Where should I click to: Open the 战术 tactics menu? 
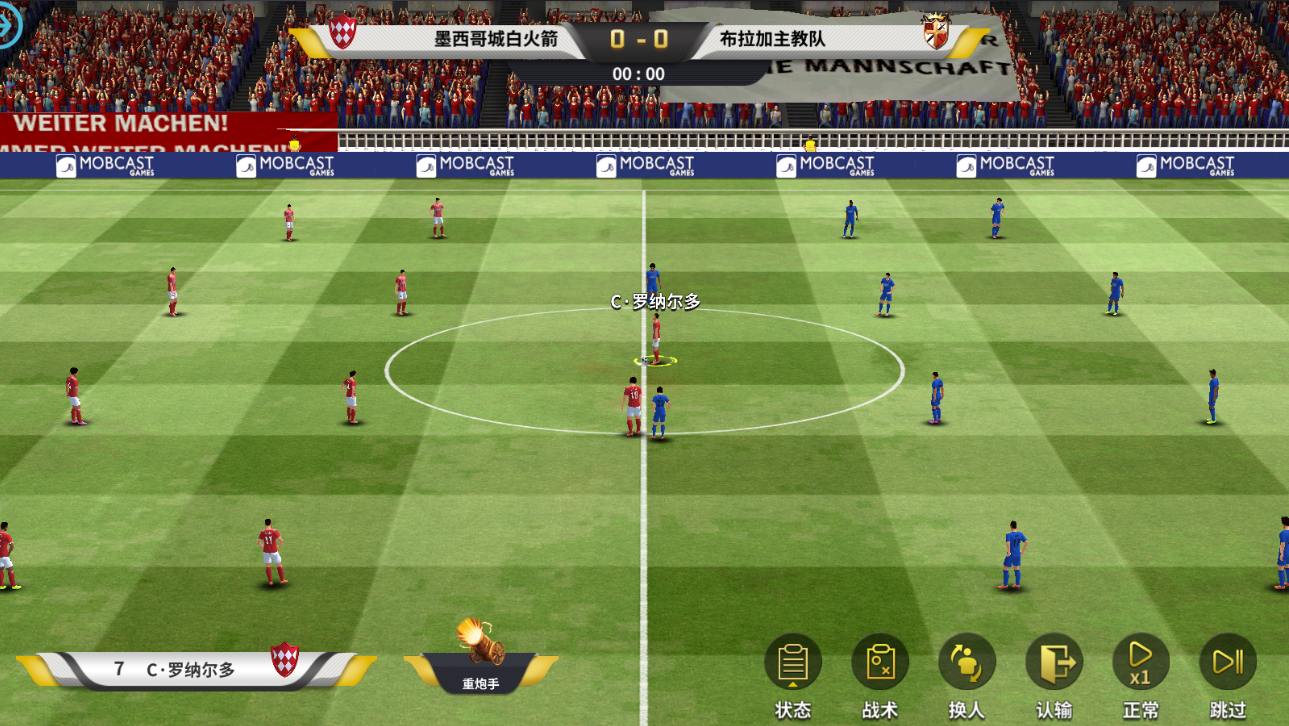[880, 663]
